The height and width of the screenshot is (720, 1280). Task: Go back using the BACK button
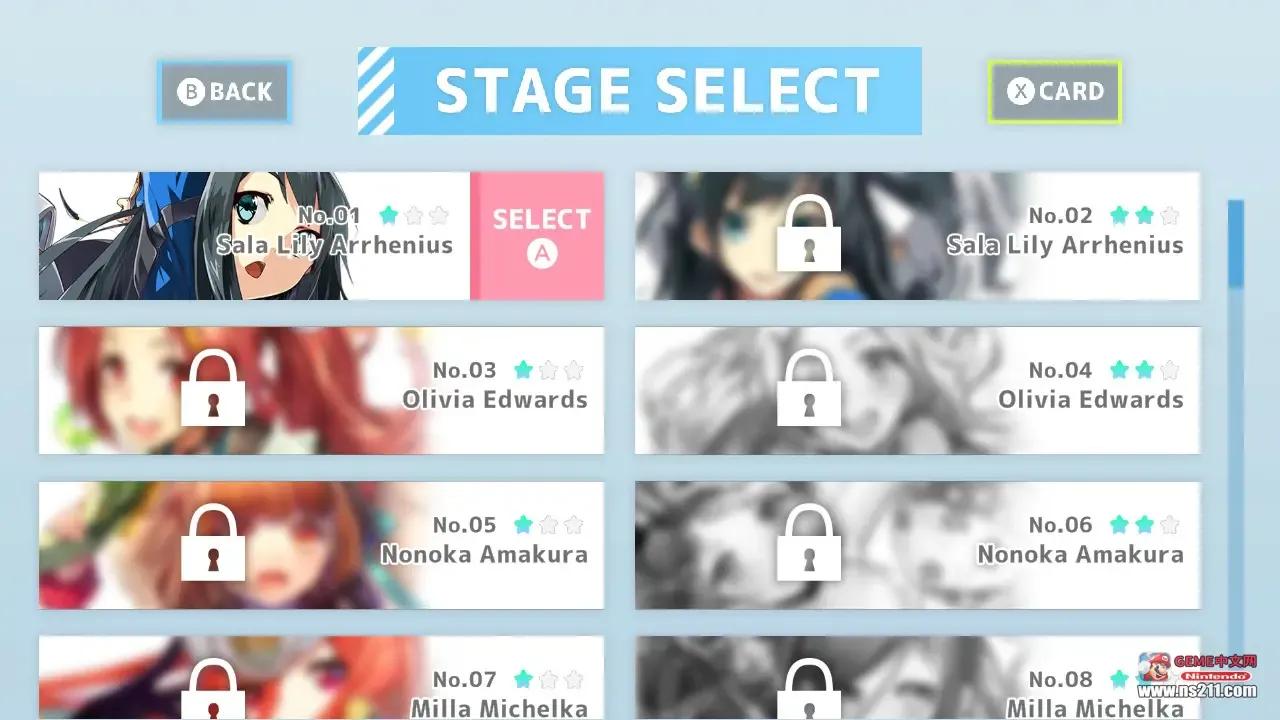pyautogui.click(x=224, y=92)
